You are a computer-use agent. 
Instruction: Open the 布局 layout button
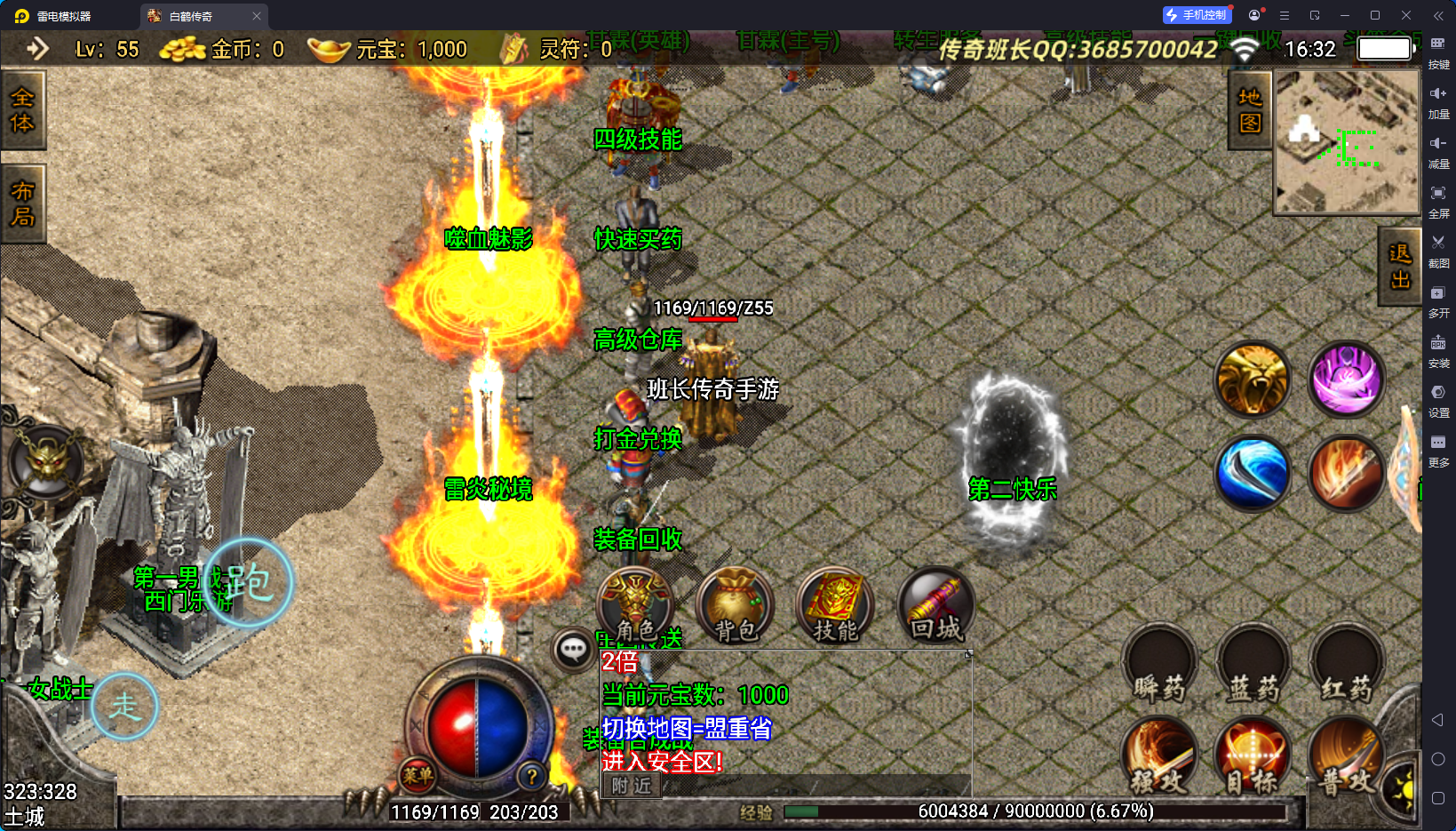tap(22, 204)
